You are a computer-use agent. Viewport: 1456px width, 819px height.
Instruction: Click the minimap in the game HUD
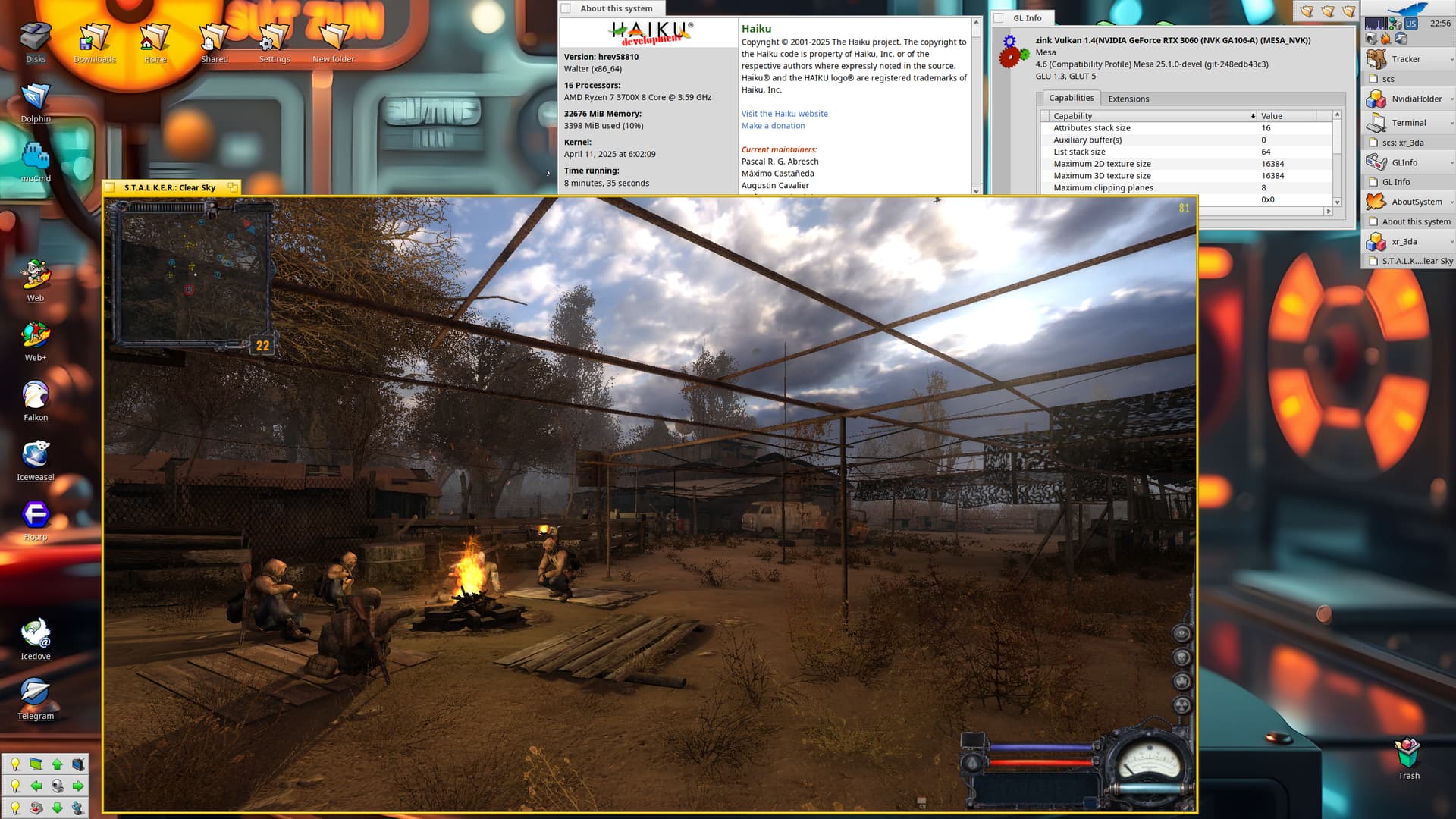coord(193,275)
